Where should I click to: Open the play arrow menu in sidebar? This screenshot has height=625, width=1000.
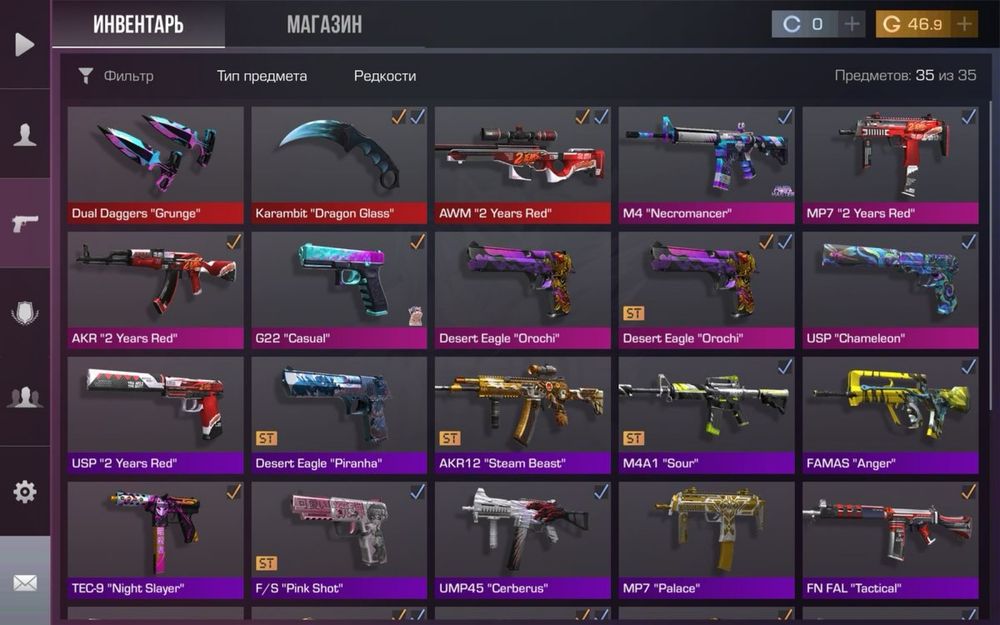coord(25,44)
